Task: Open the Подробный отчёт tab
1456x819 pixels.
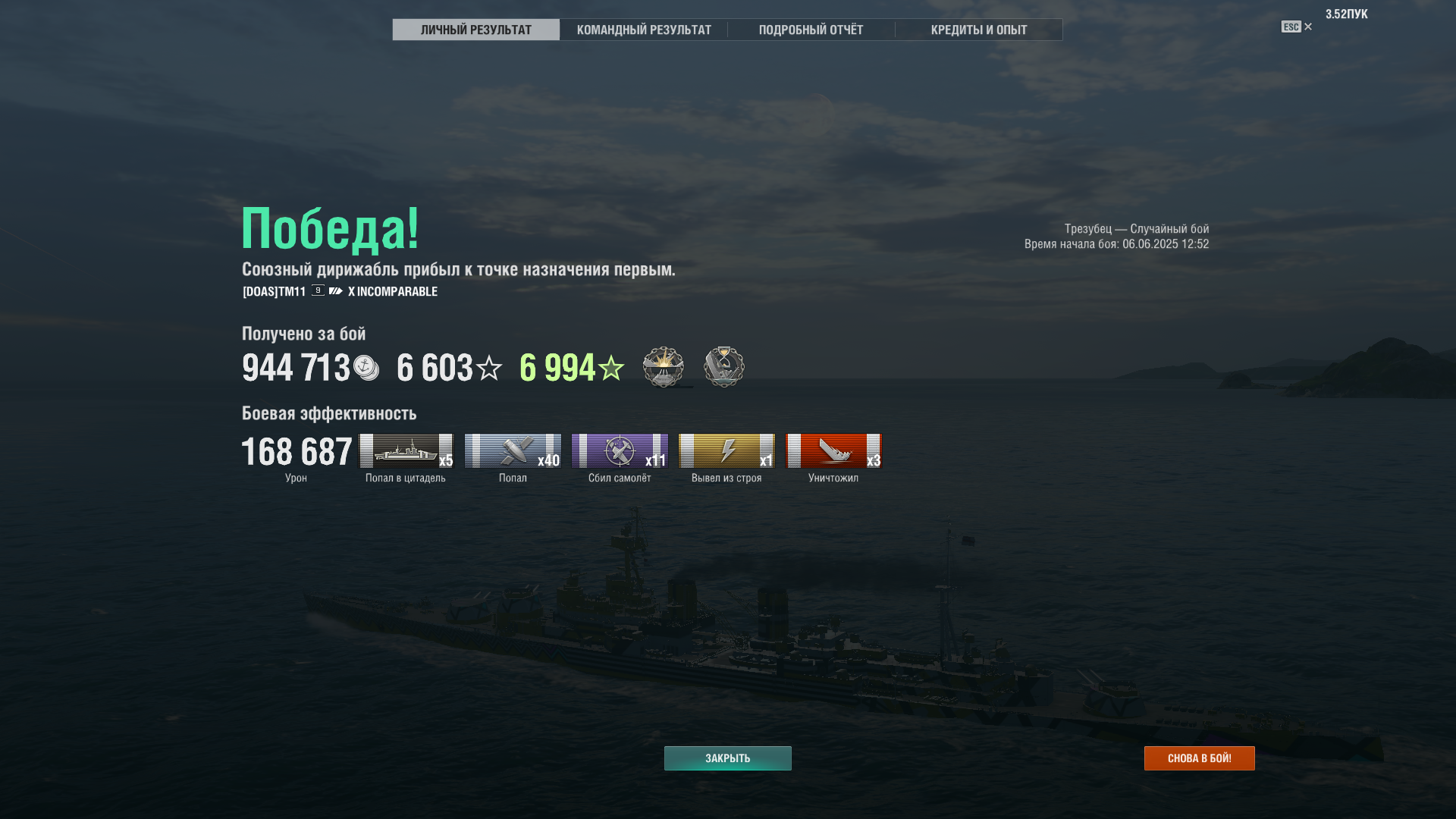Action: [811, 30]
